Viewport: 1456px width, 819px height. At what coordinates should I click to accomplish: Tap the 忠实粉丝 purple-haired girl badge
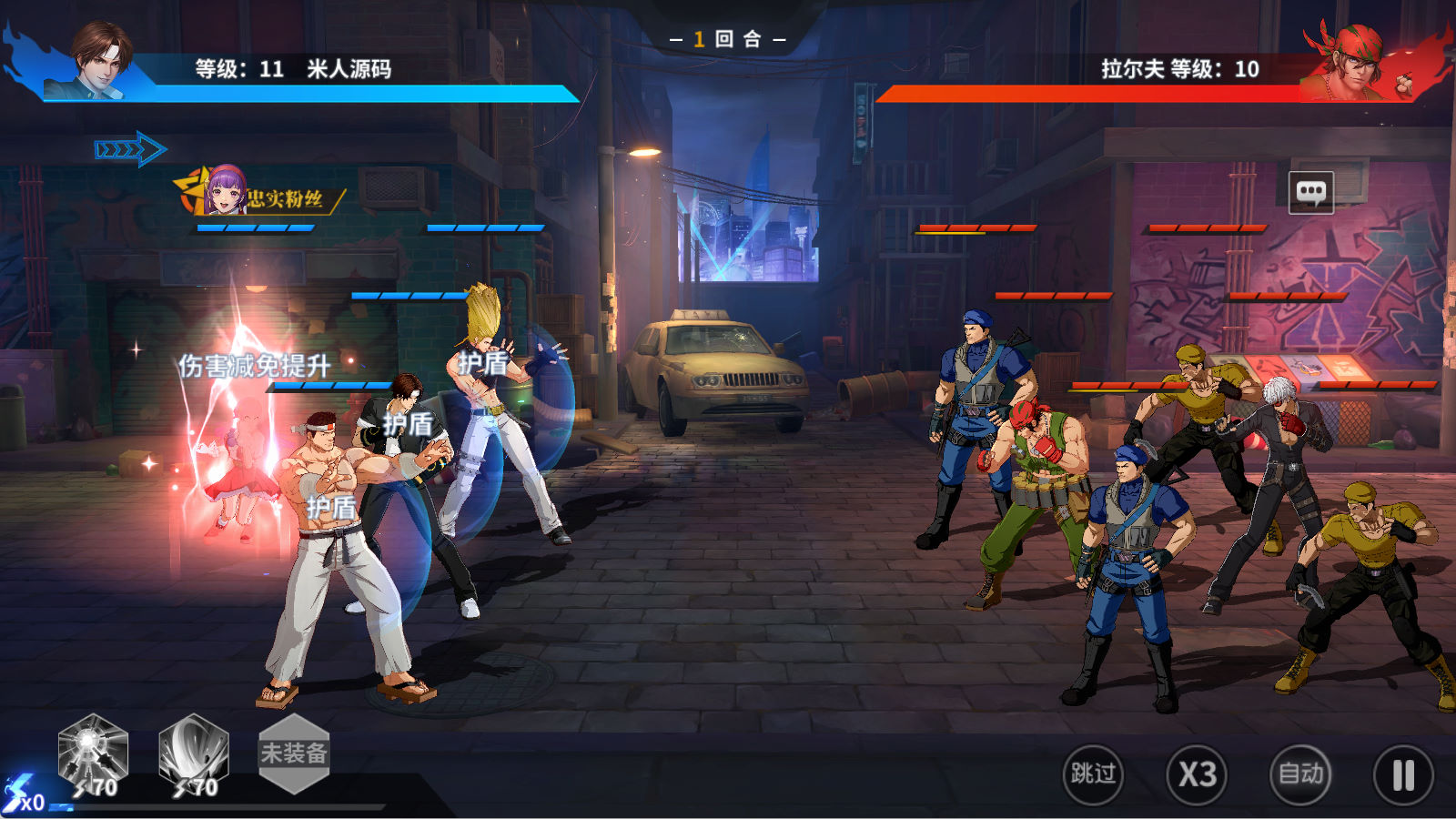pyautogui.click(x=226, y=191)
